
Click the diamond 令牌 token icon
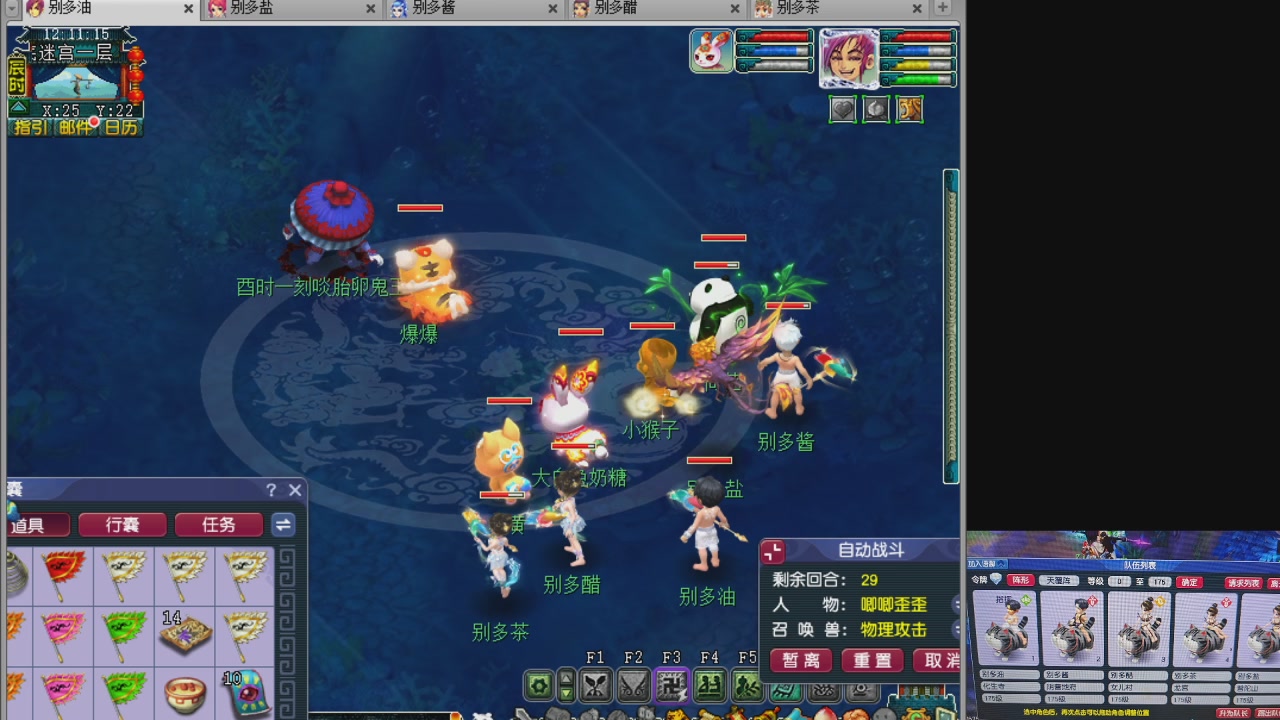click(996, 578)
